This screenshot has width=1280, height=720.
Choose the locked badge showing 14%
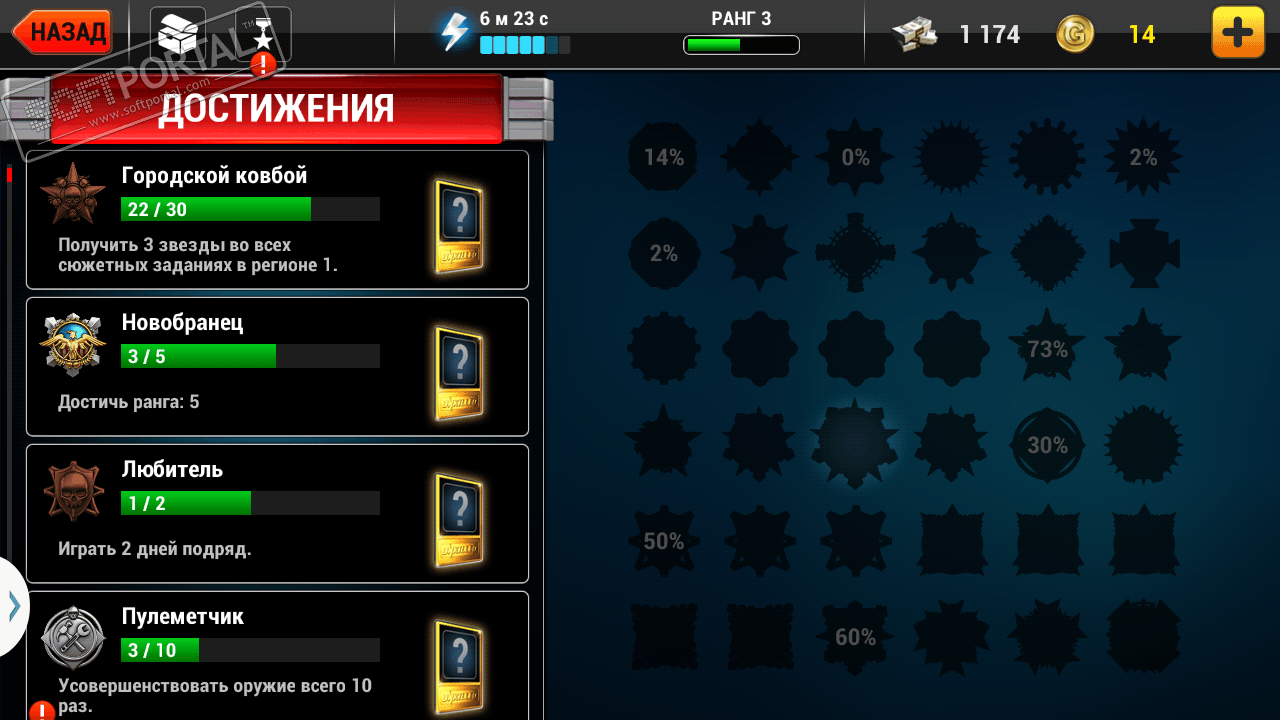click(663, 157)
